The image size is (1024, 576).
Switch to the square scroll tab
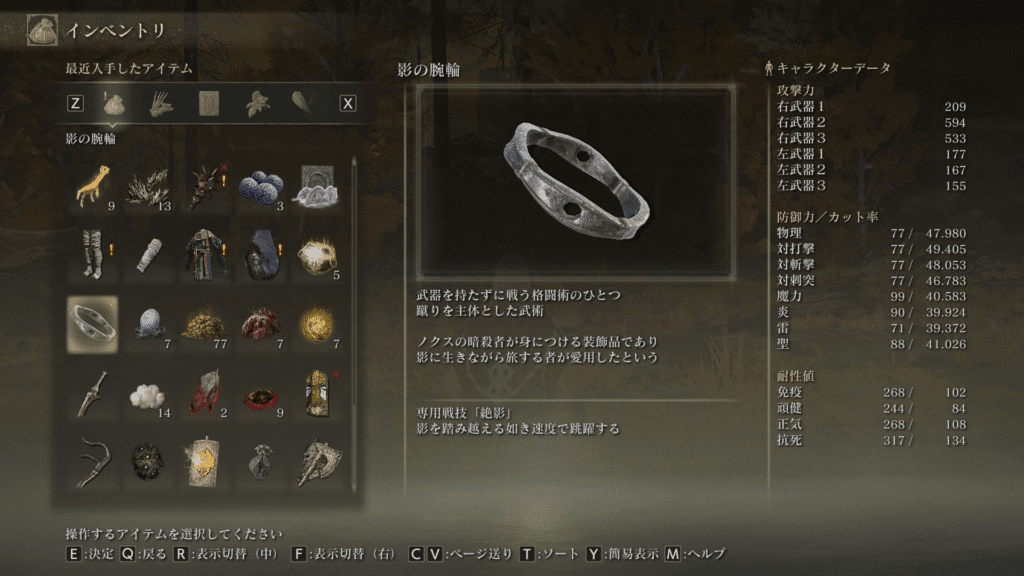(209, 102)
